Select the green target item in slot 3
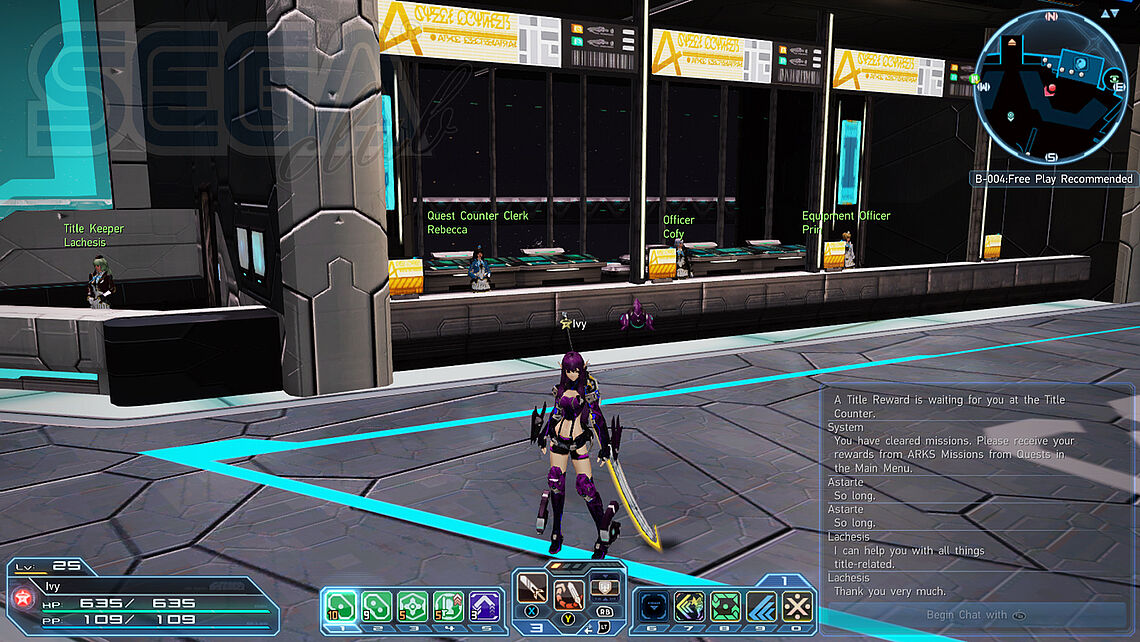Image resolution: width=1140 pixels, height=642 pixels. [412, 606]
